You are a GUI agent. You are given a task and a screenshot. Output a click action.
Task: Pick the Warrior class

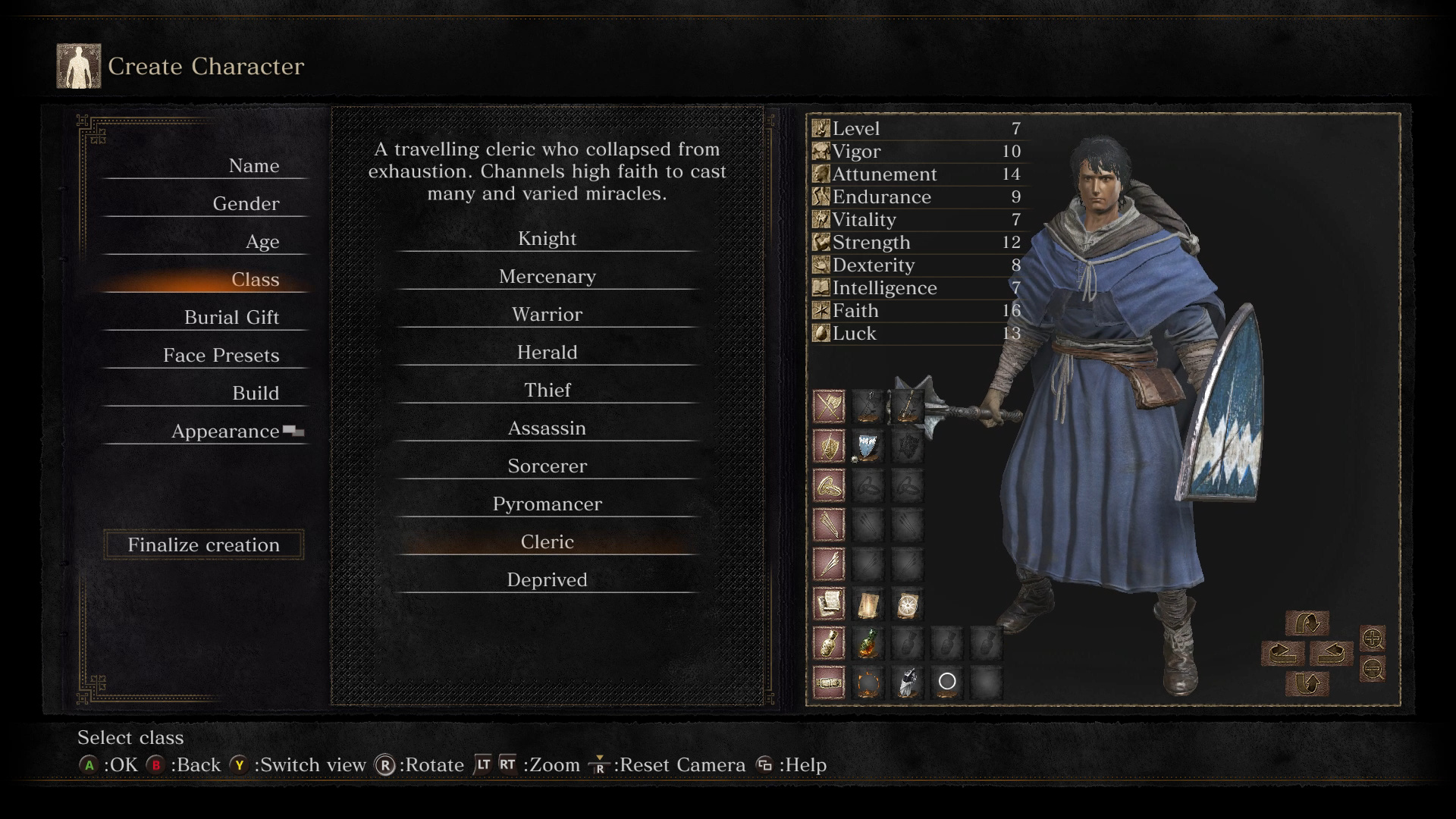pos(547,315)
